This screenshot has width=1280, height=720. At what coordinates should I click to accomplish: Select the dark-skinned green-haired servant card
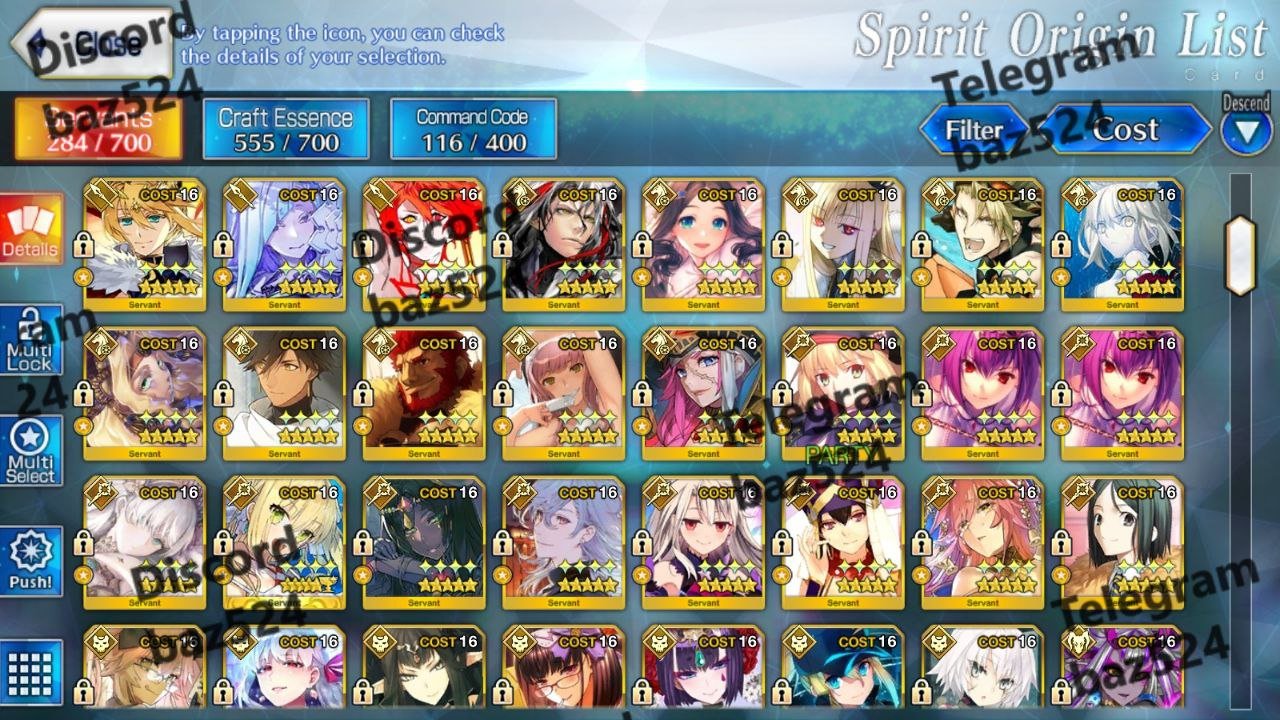click(424, 542)
